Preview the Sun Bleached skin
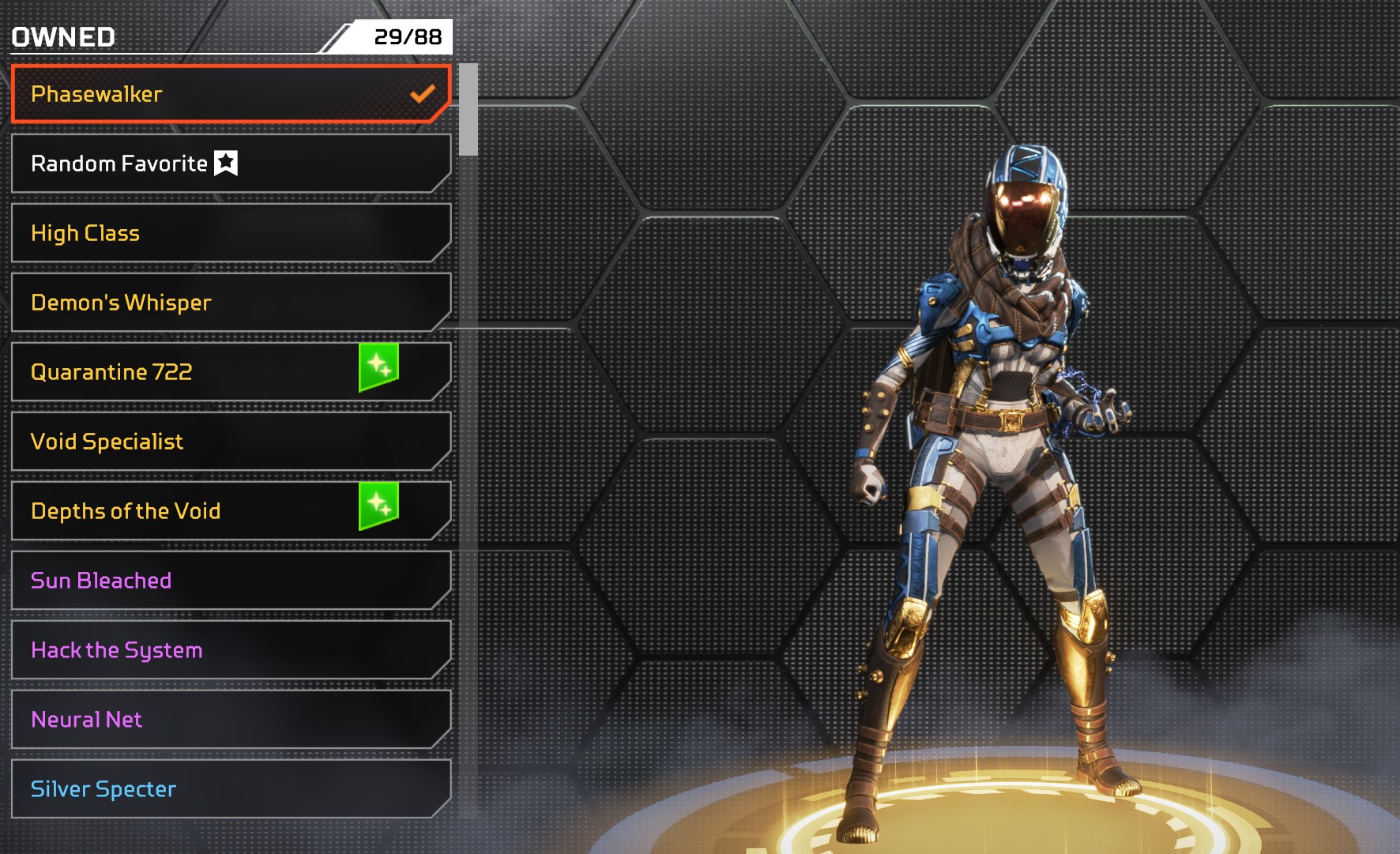Viewport: 1400px width, 854px height. 229,581
